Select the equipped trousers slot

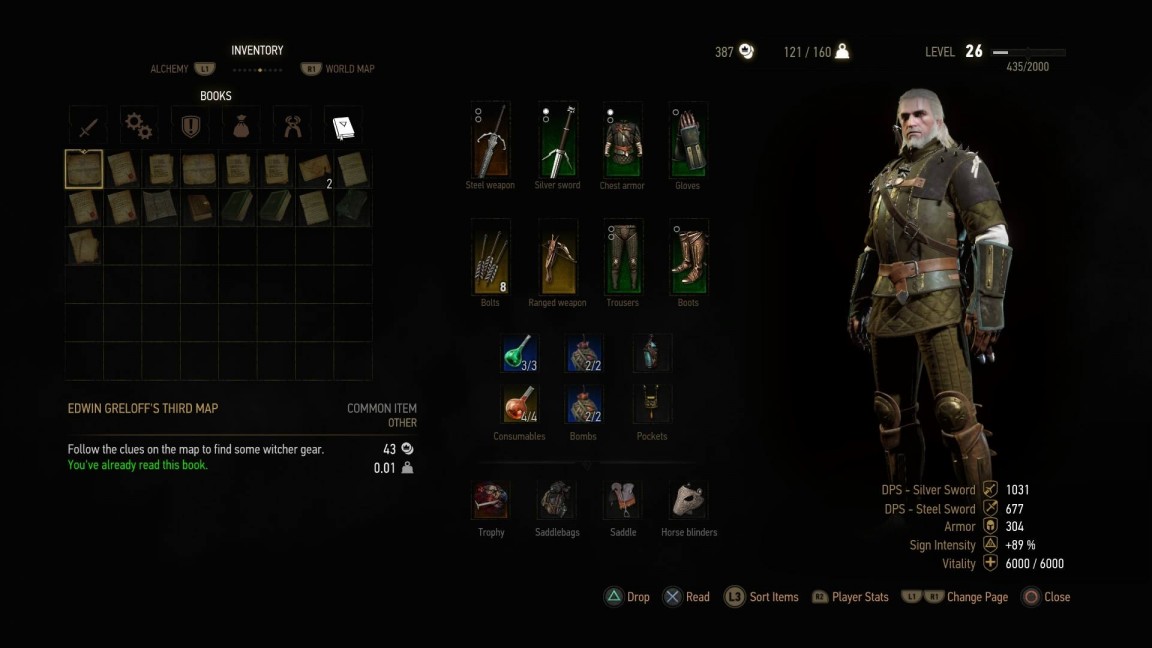[622, 258]
